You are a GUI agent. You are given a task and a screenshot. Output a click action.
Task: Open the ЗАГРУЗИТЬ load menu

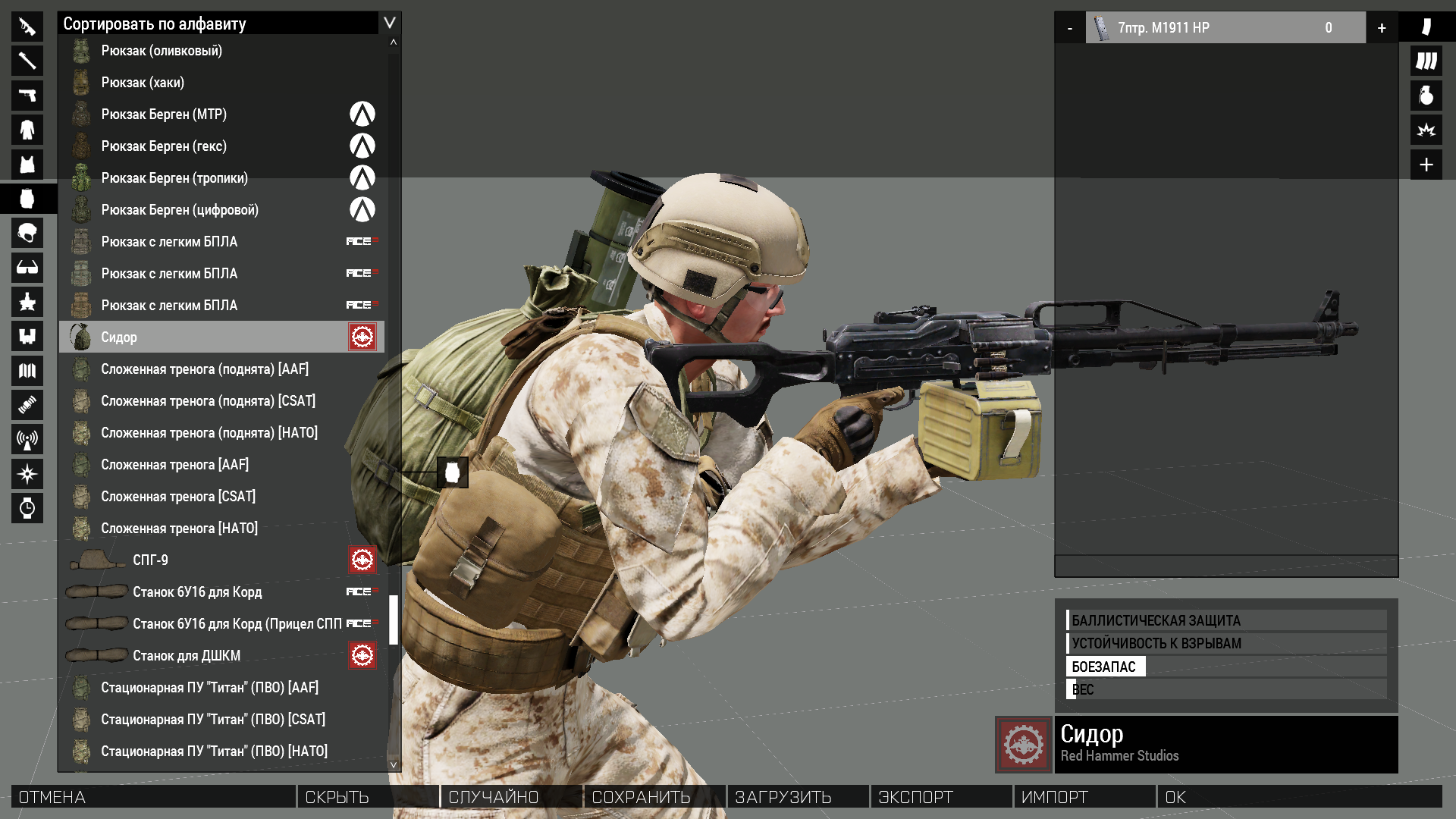[x=798, y=797]
